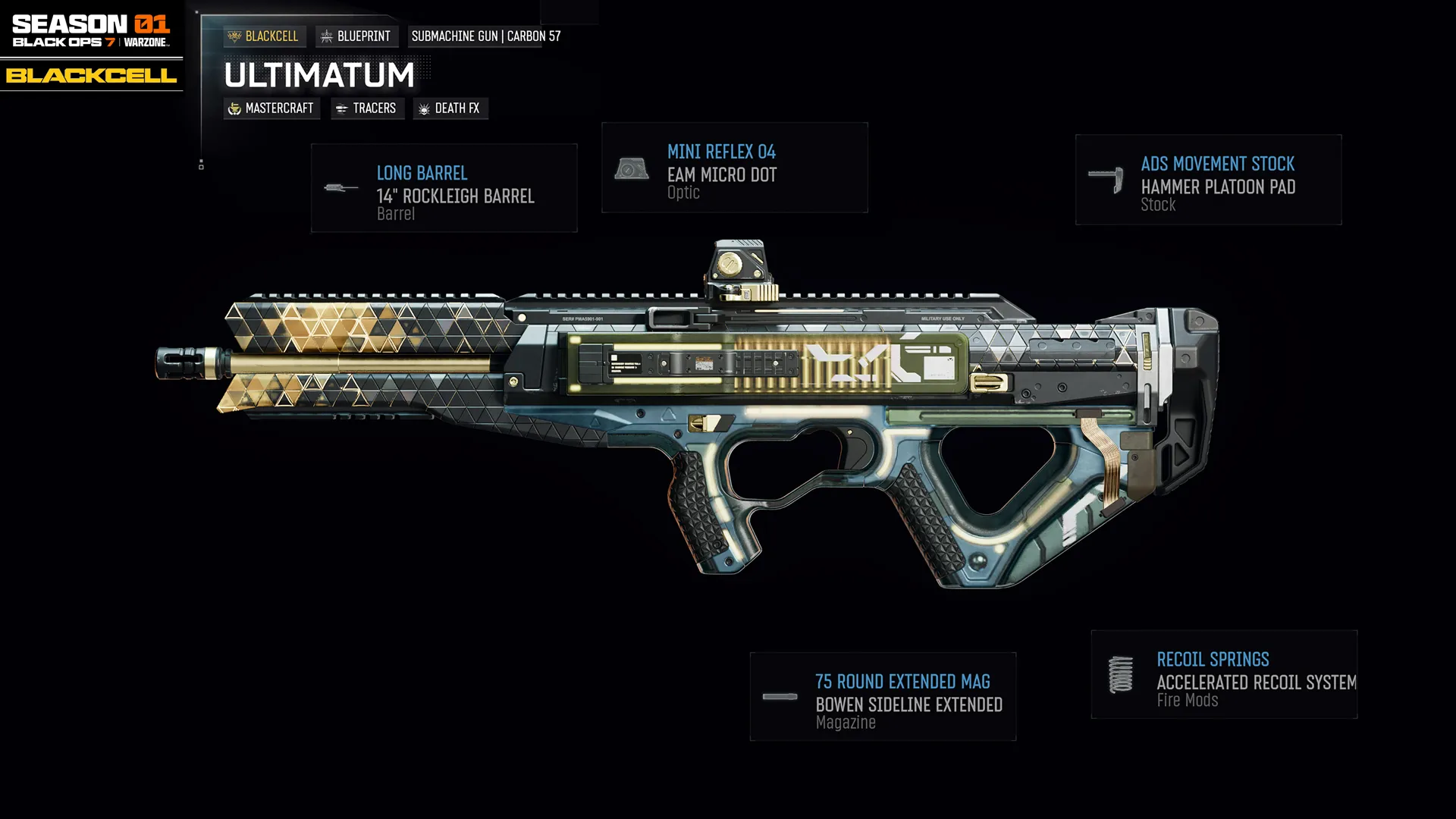1456x819 pixels.
Task: Click the BLACKCELL banner in top left
Action: [91, 76]
